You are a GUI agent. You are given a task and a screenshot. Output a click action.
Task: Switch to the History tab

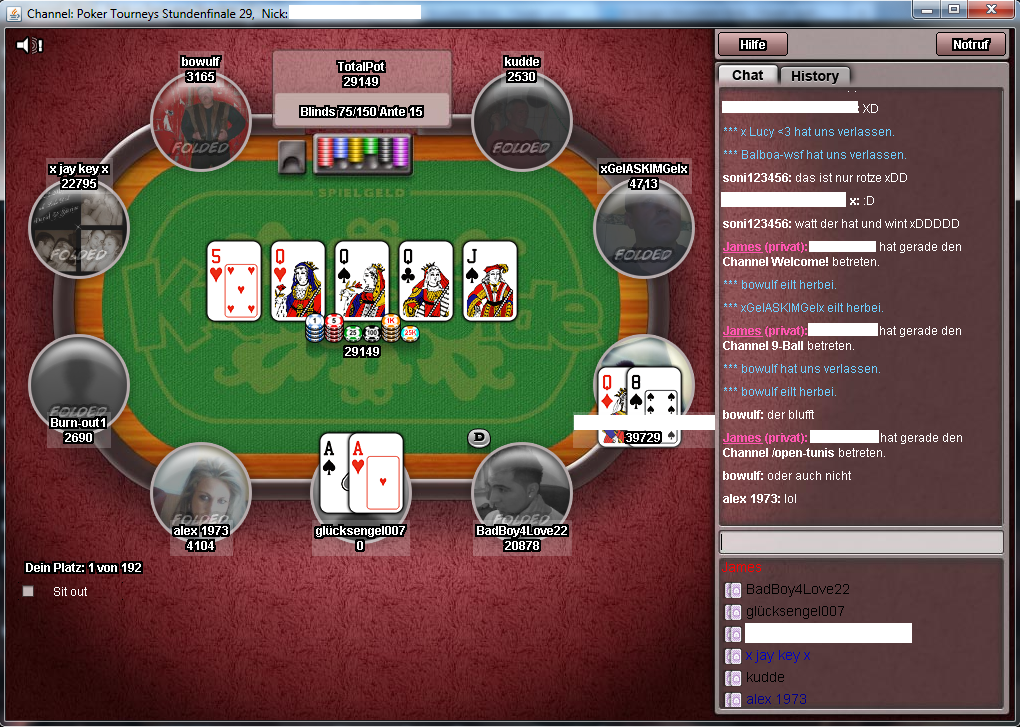point(814,76)
